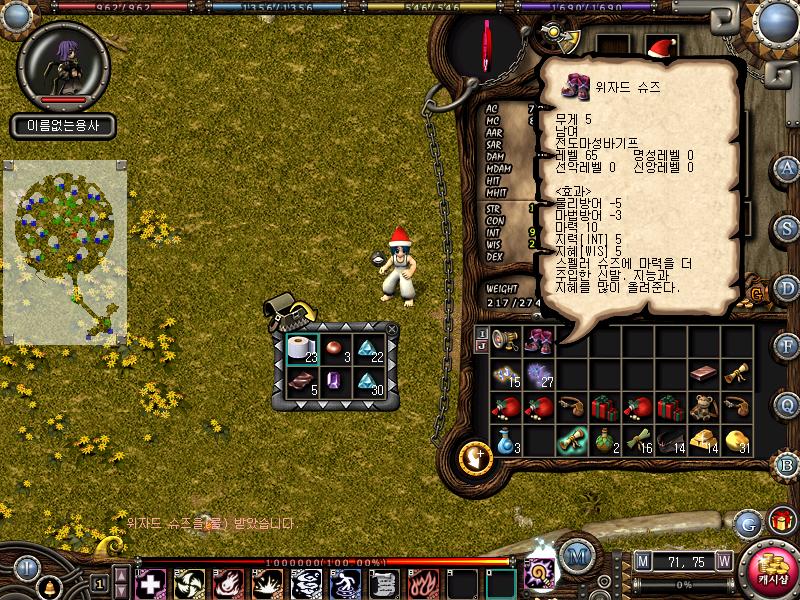The width and height of the screenshot is (800, 600).
Task: Close the small item pouch window
Action: point(392,328)
